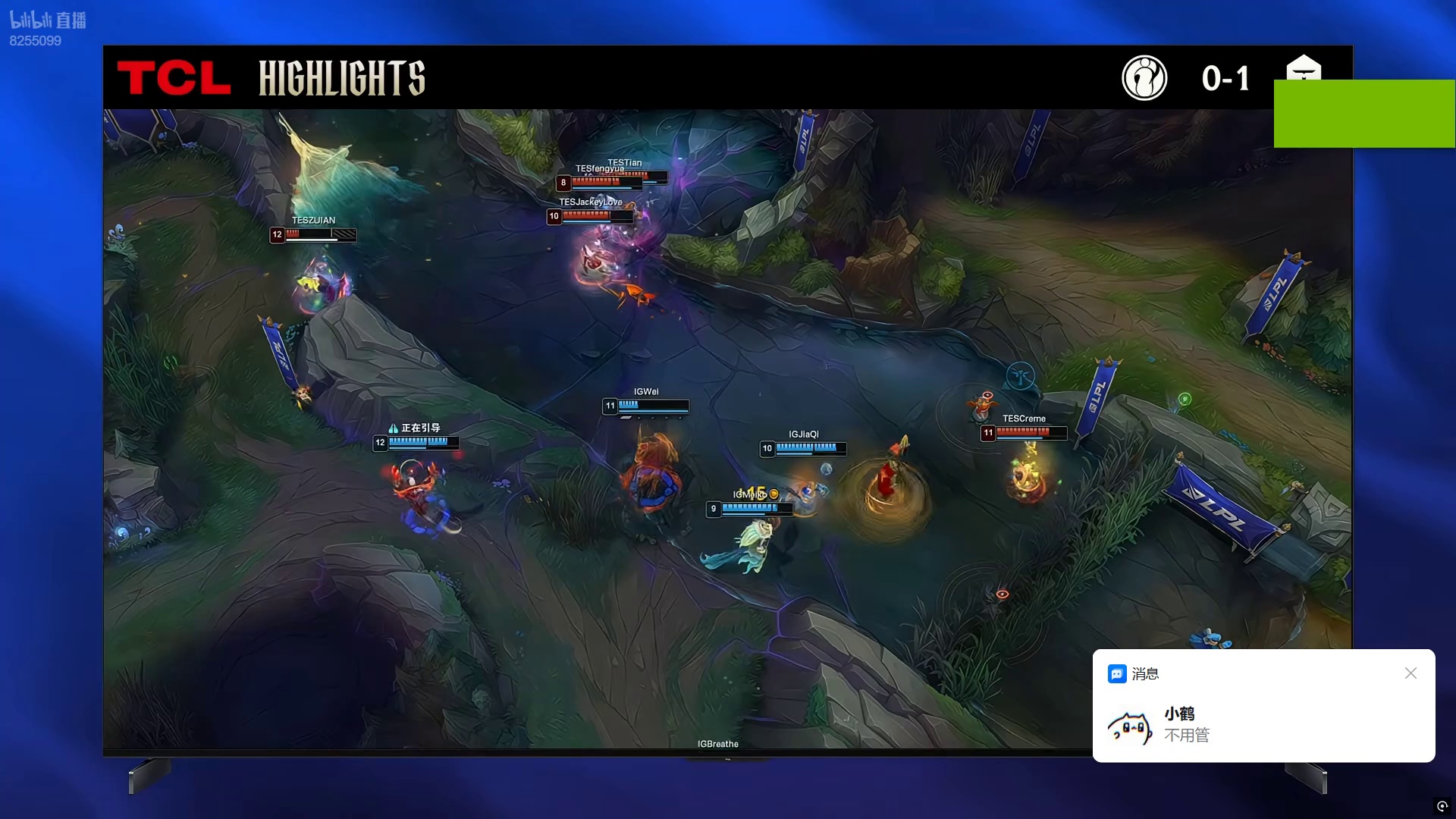Close the 消息 notification popup

click(1410, 673)
